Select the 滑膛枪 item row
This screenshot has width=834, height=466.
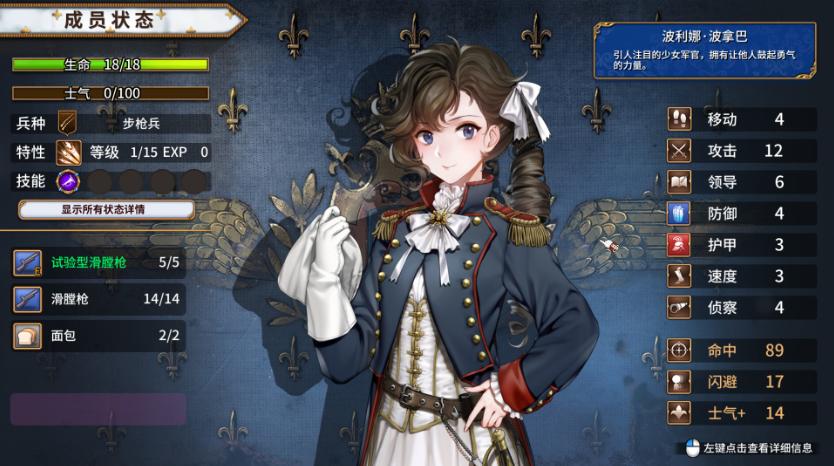pos(99,298)
